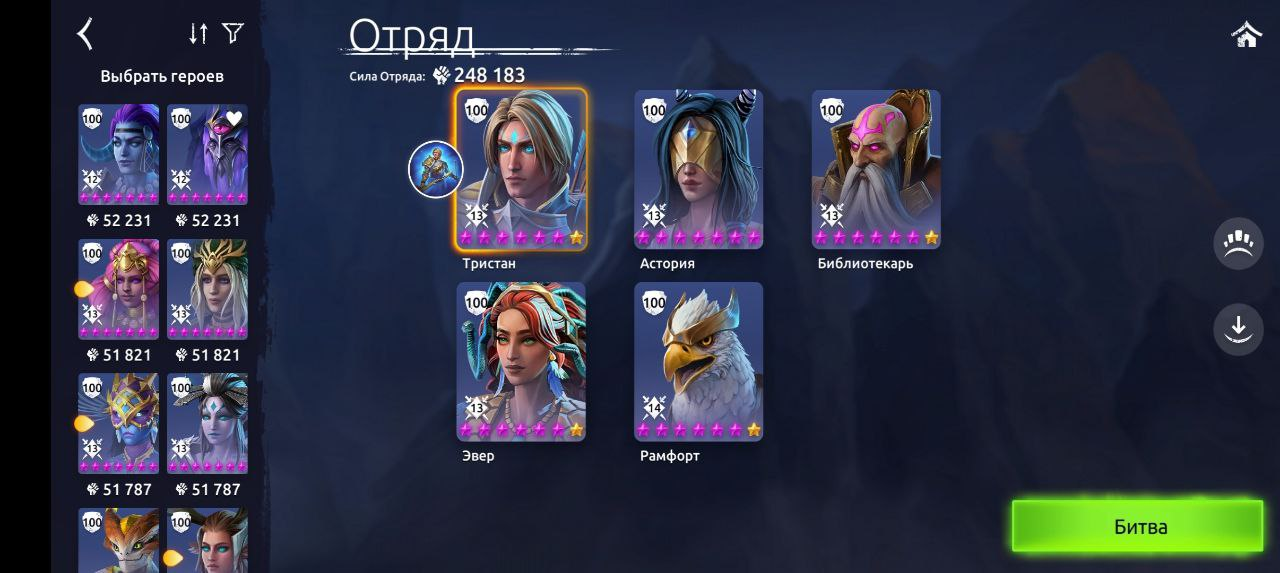Start the fight with the Битва button
This screenshot has height=573, width=1280.
[x=1138, y=526]
